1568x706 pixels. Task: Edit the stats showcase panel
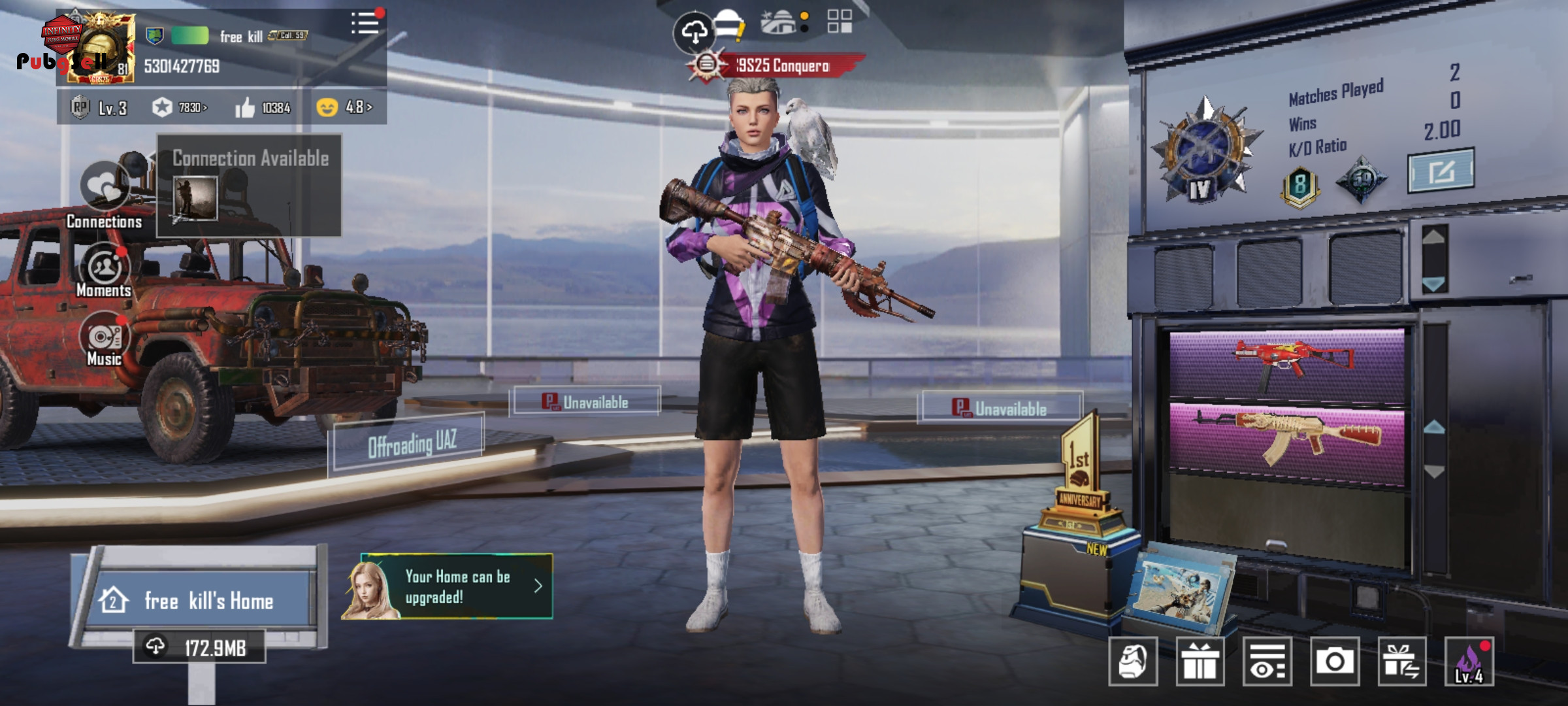[1441, 171]
